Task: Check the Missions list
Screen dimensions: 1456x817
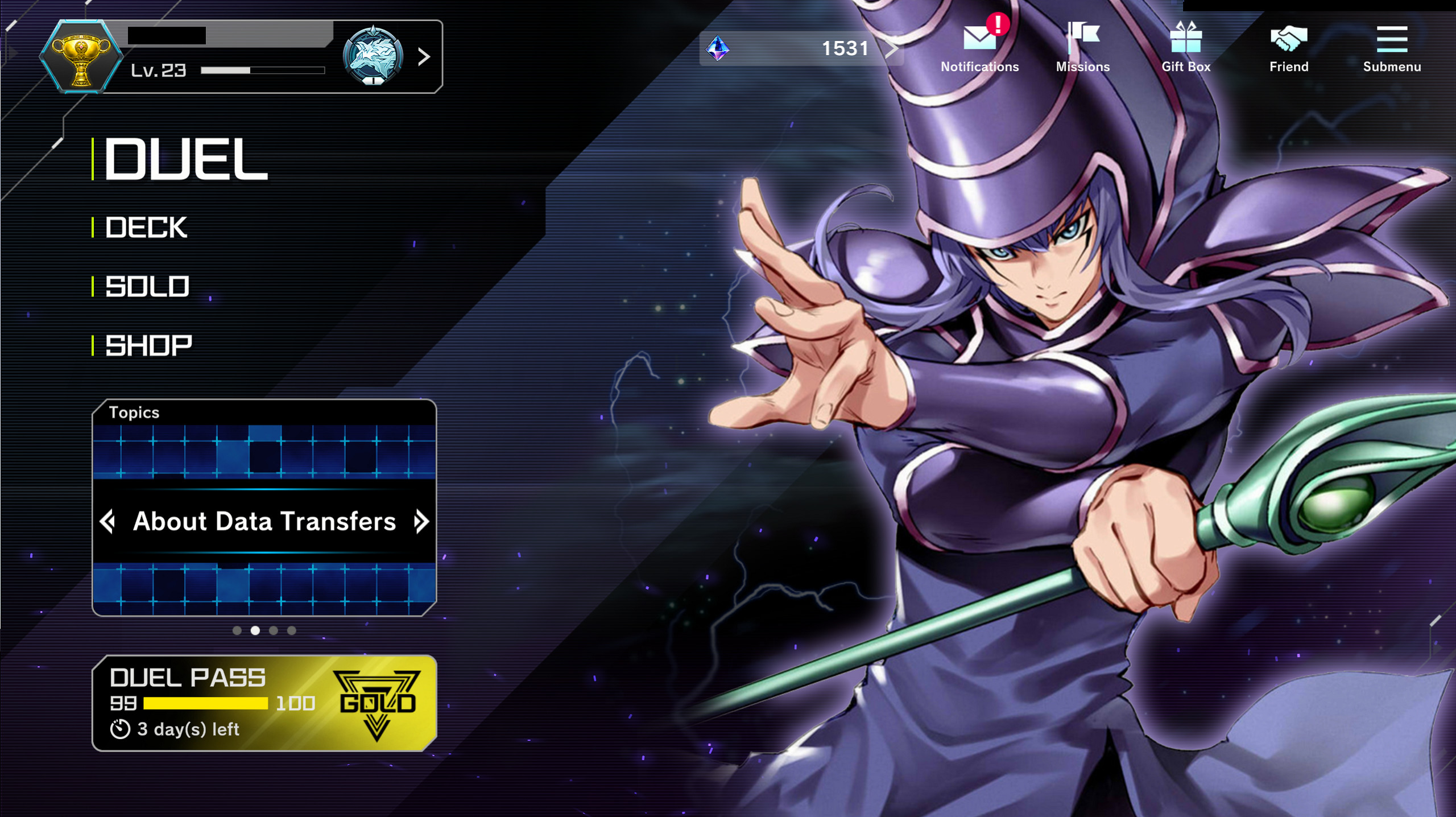Action: 1082,37
